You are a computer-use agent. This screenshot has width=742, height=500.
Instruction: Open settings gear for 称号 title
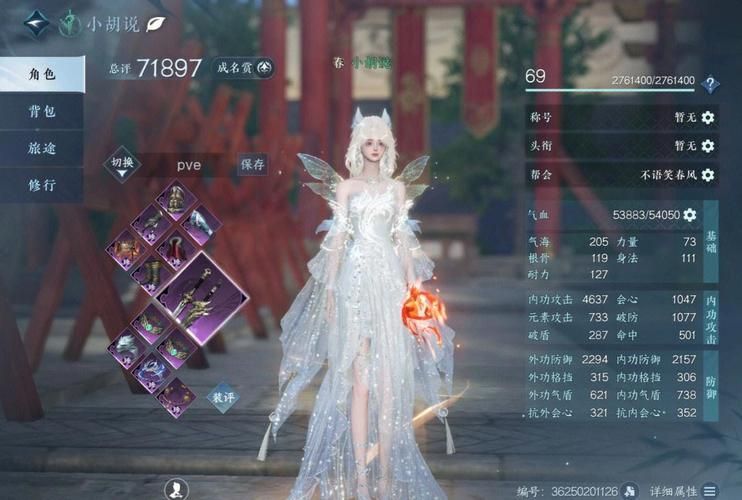(x=708, y=117)
